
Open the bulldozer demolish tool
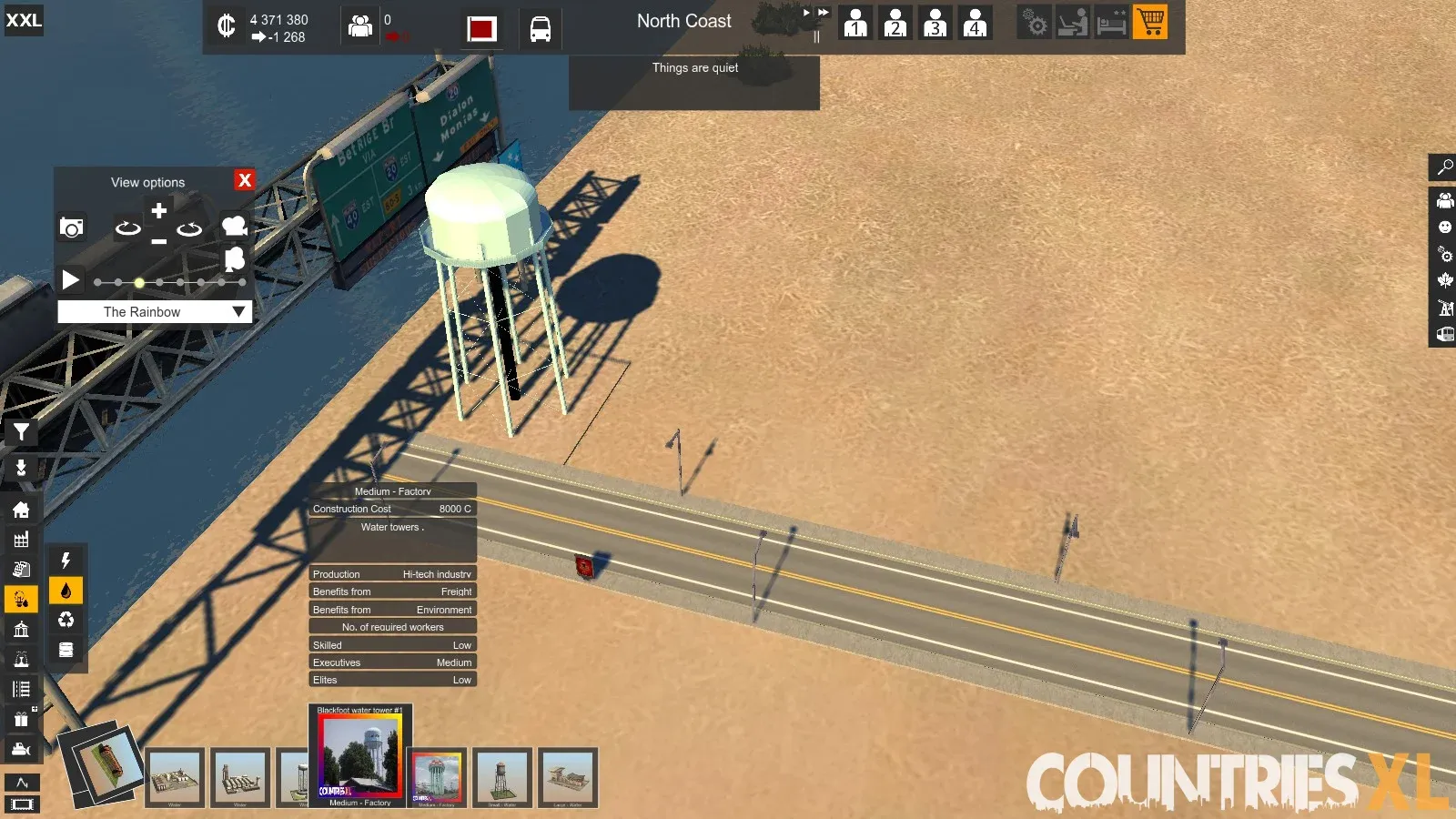(x=21, y=749)
